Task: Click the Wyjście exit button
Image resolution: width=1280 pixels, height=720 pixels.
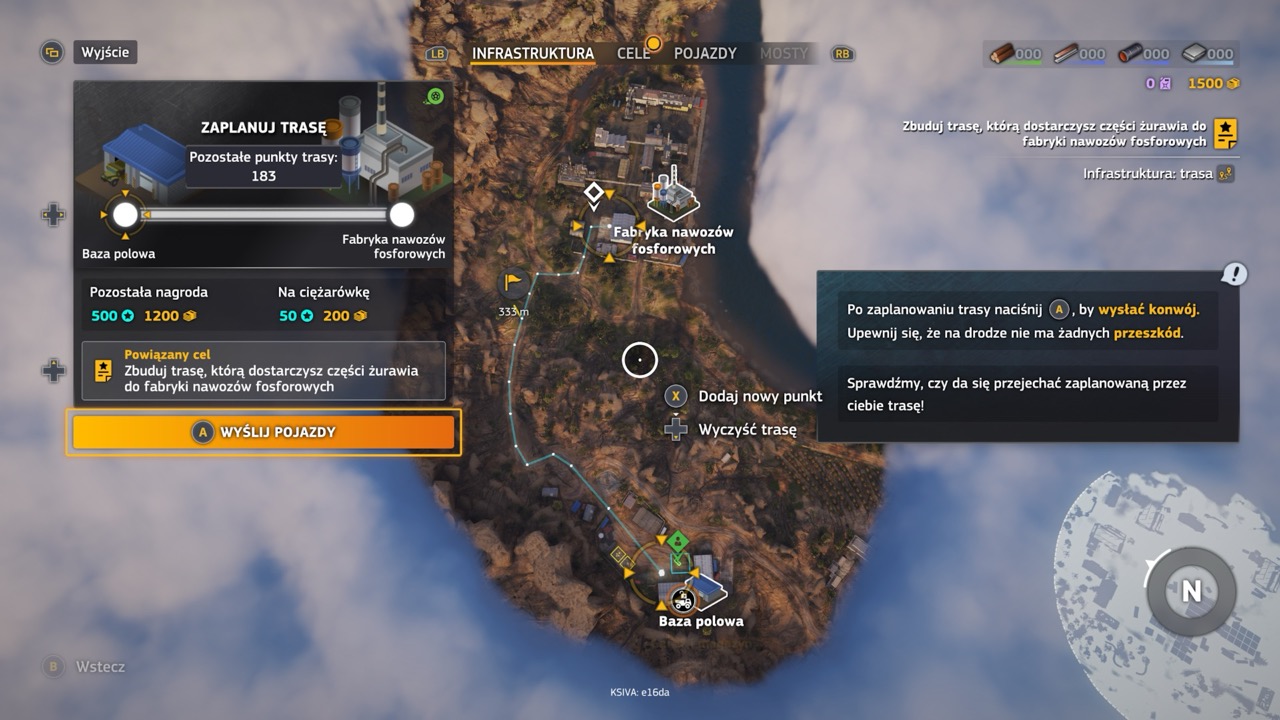Action: click(x=105, y=52)
